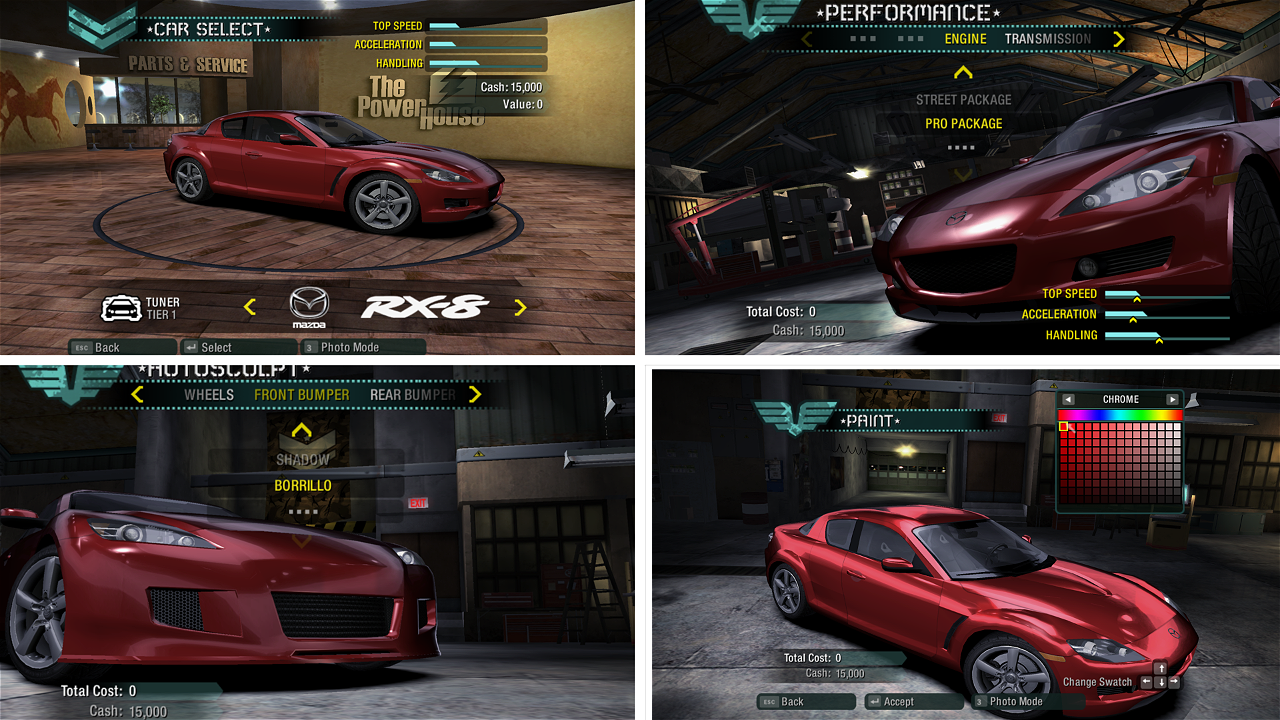
Task: Click the Parts & Service sign icon
Action: (x=186, y=64)
